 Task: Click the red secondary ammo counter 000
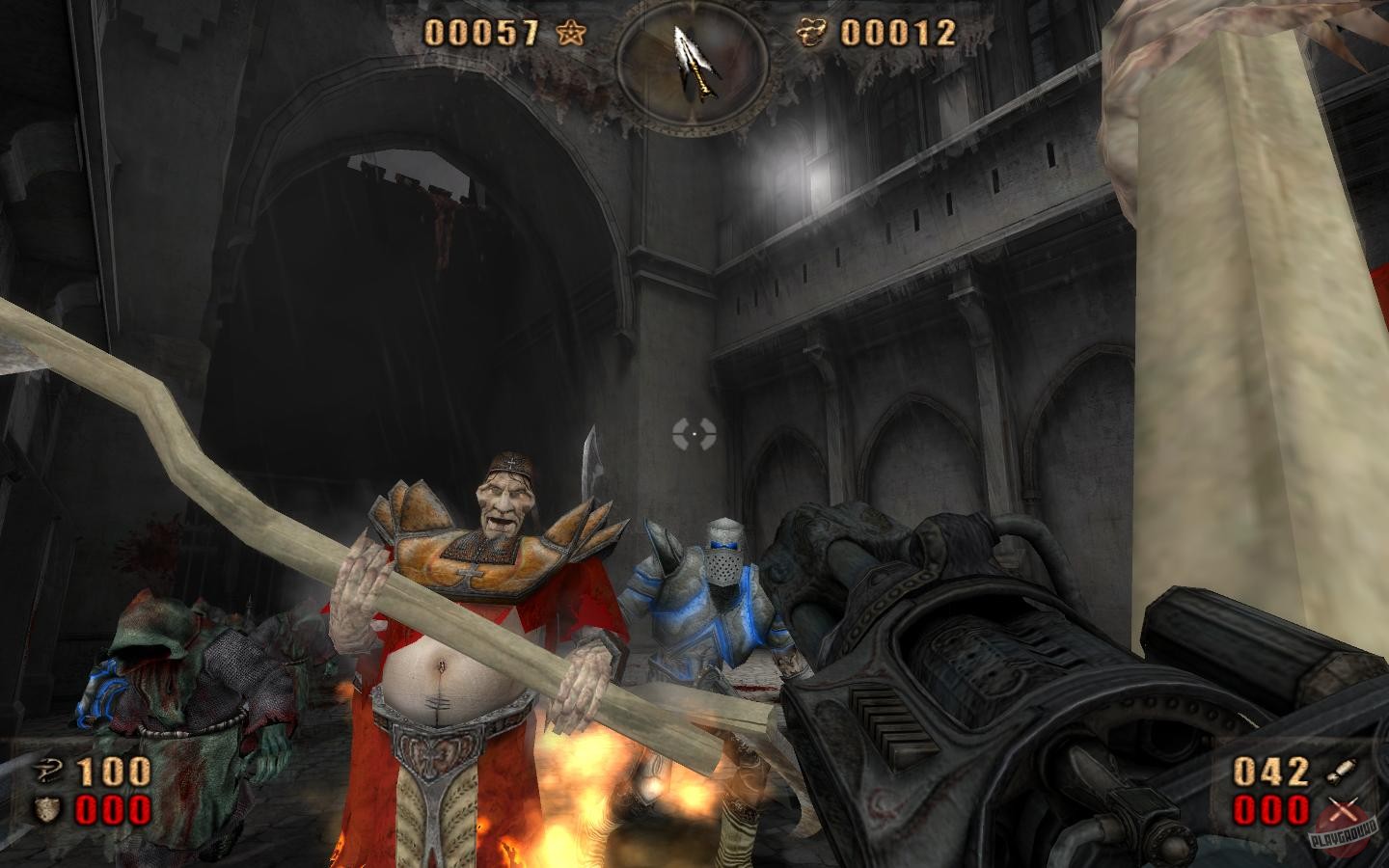pos(1273,810)
